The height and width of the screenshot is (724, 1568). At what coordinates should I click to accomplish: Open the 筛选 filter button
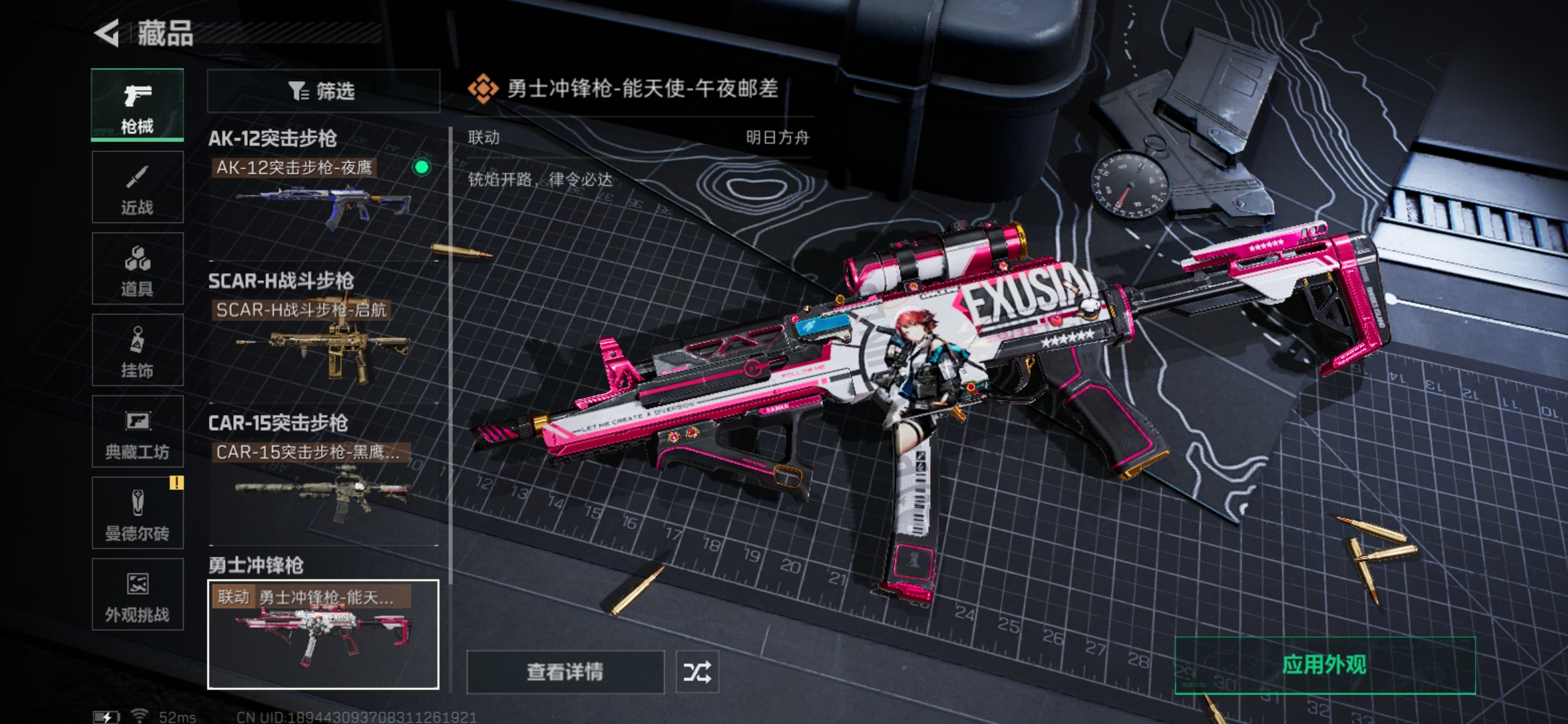coord(323,90)
